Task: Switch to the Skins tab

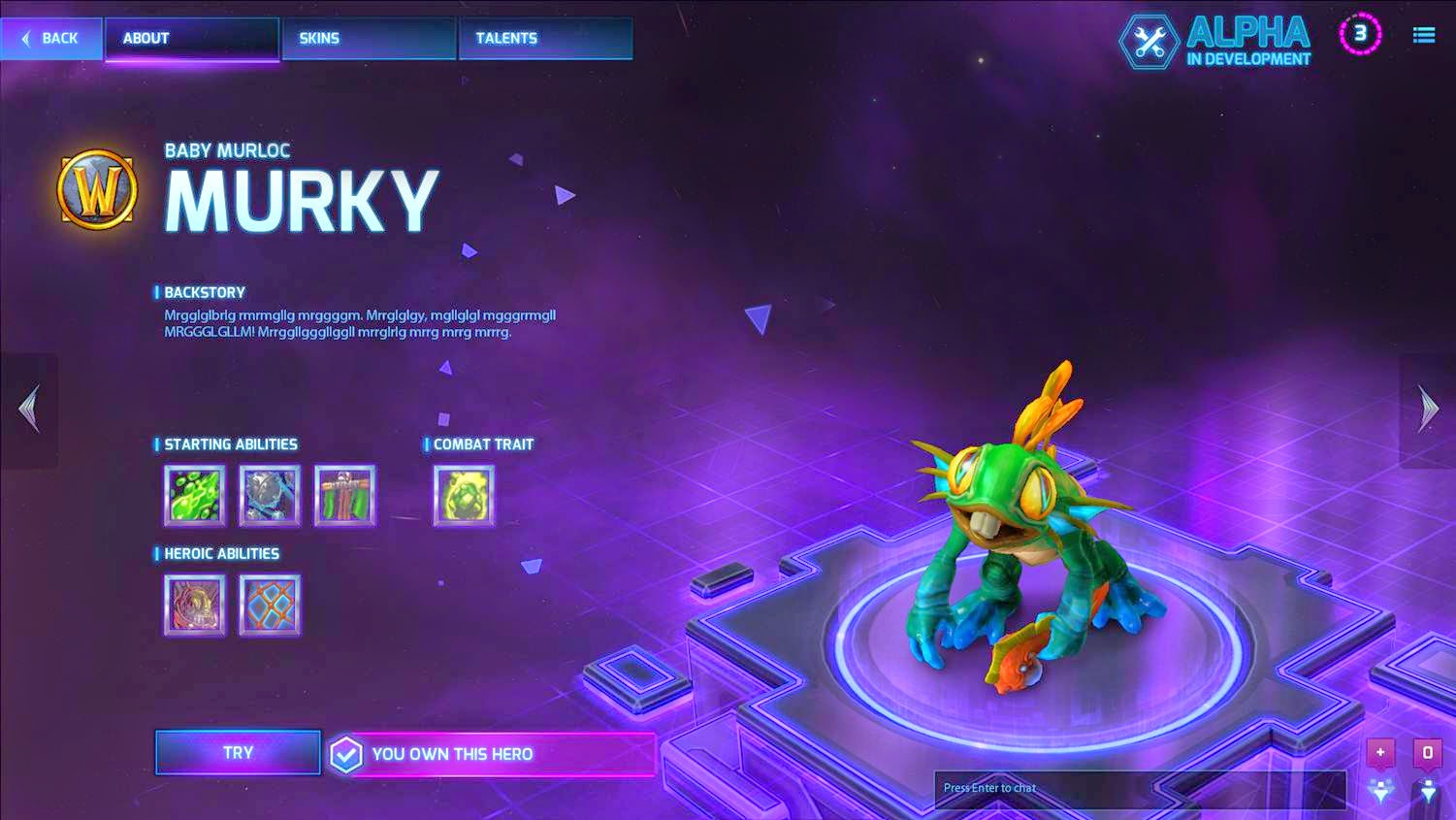Action: (369, 38)
